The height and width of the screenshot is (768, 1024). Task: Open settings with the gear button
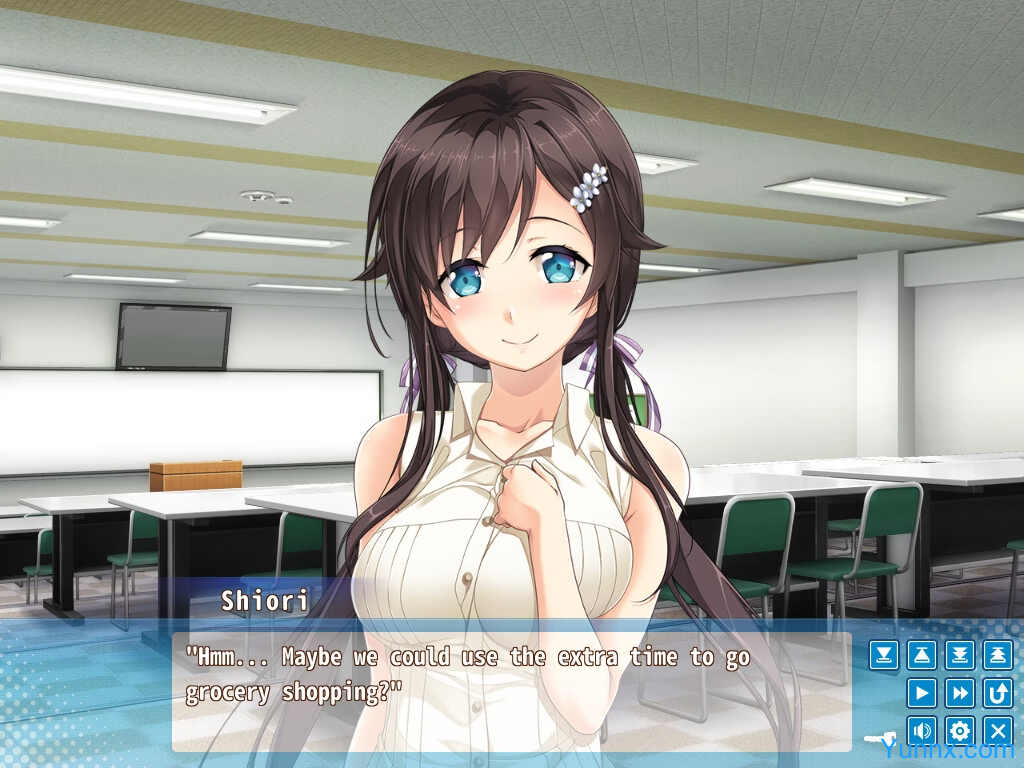coord(959,730)
